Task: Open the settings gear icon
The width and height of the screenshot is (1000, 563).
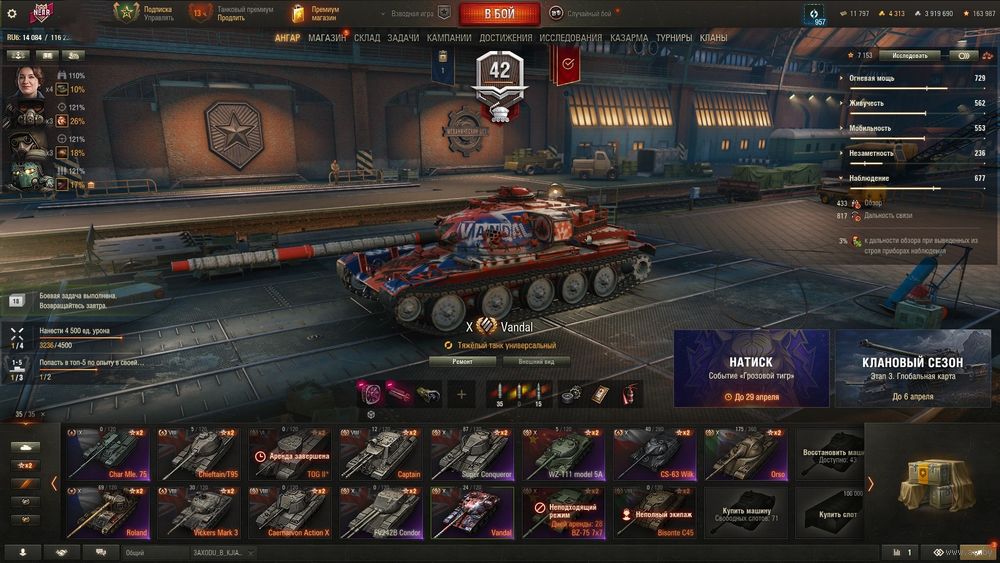Action: [12, 14]
